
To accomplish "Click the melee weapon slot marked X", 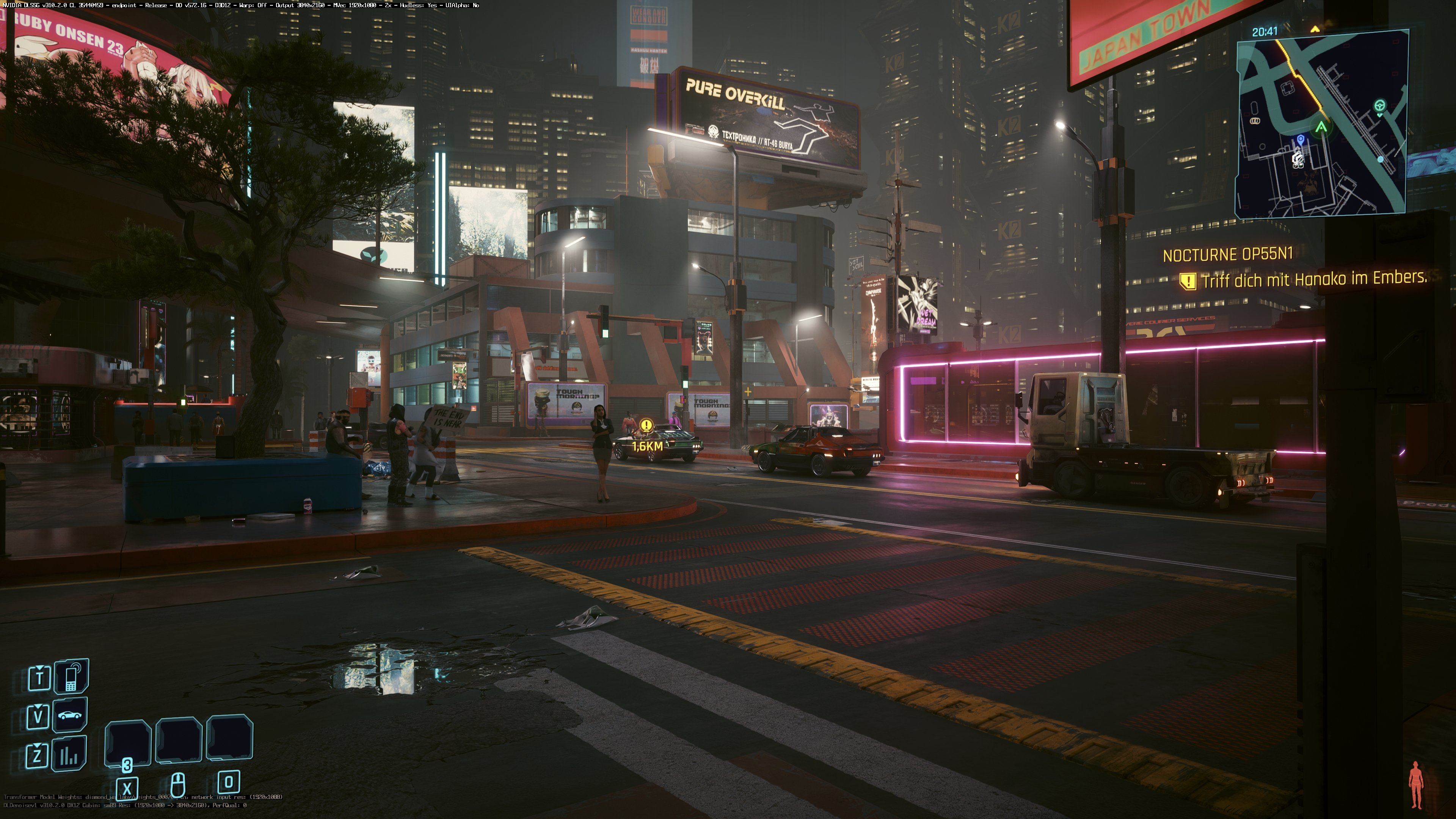I will (128, 788).
